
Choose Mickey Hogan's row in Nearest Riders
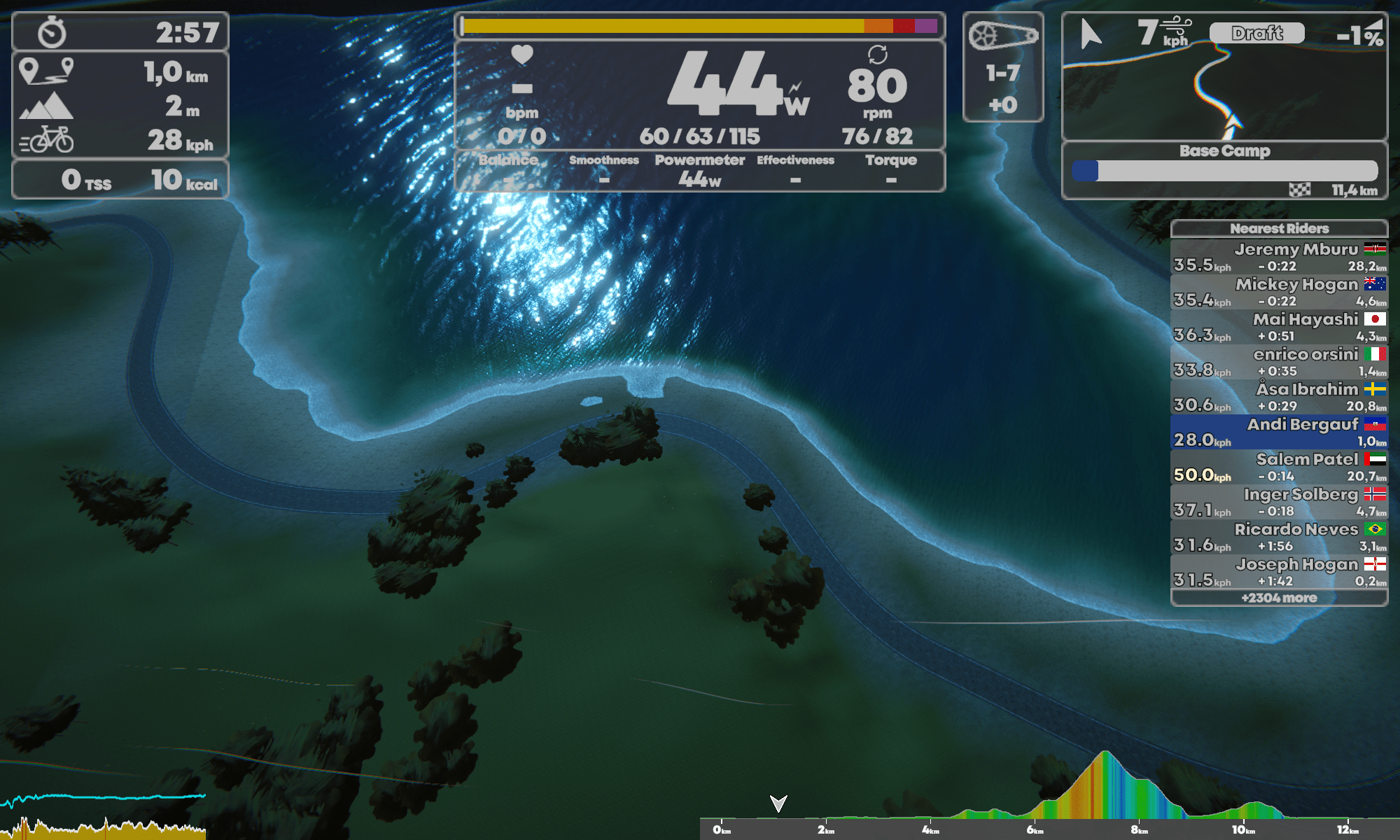point(1279,292)
